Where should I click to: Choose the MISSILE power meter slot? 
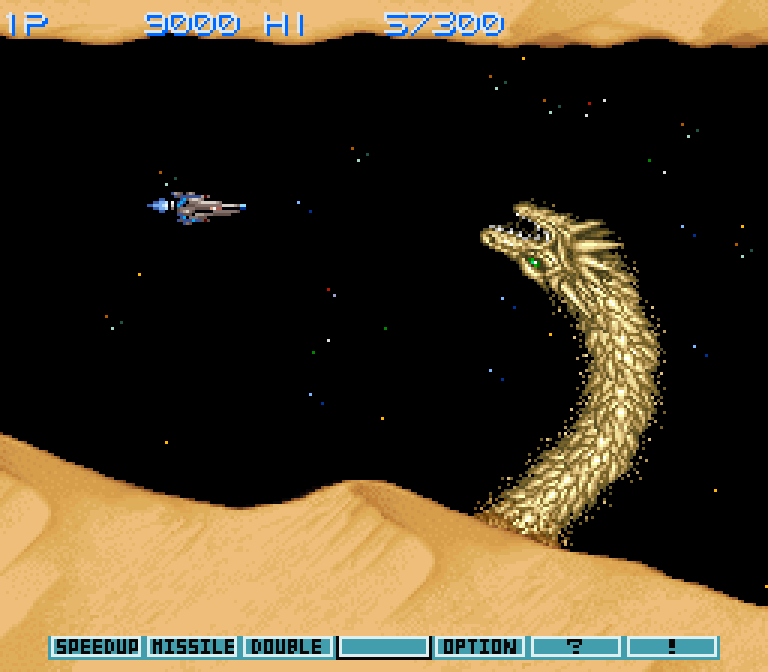193,647
